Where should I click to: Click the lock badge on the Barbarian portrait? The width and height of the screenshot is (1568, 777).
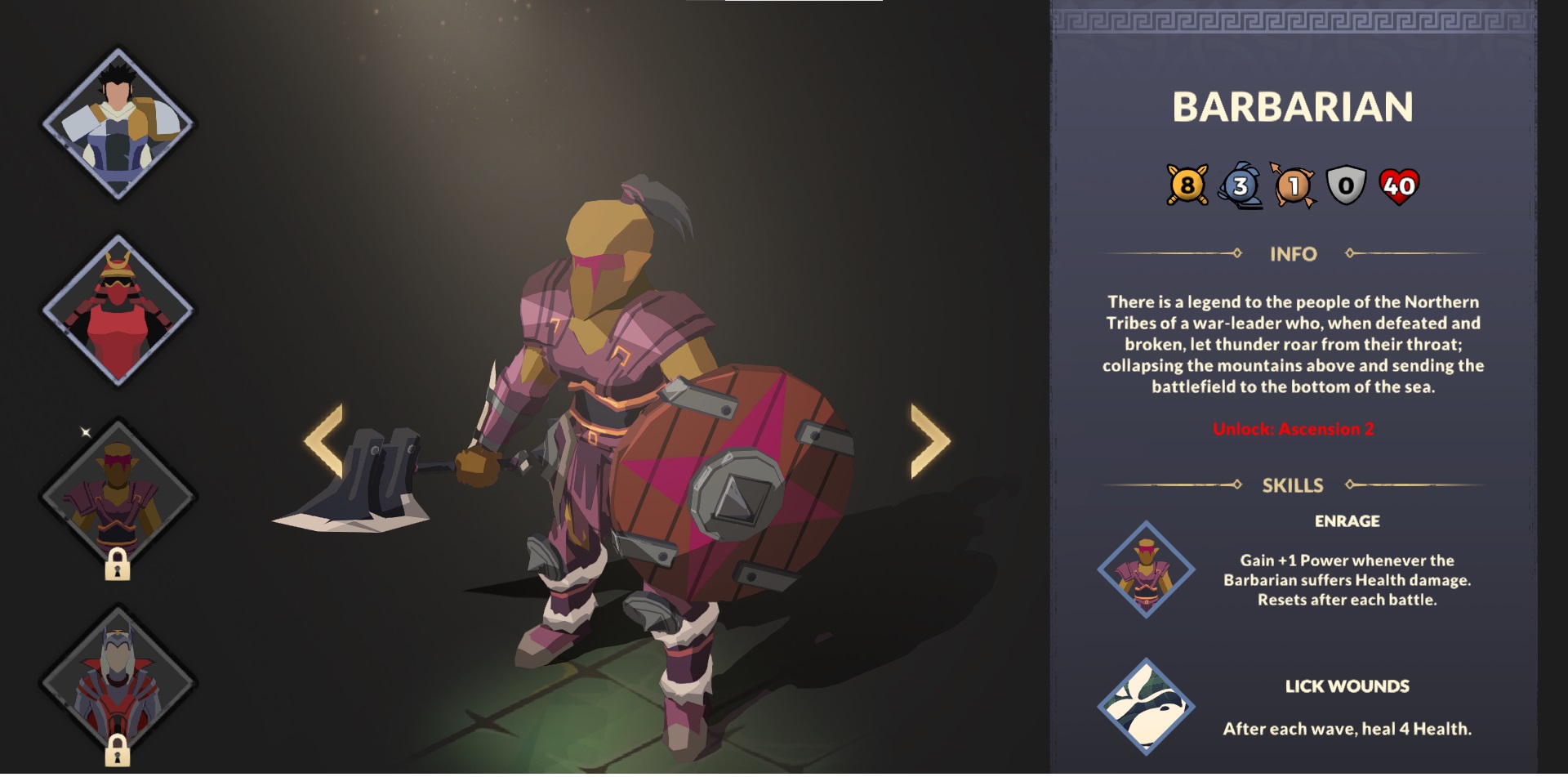117,565
